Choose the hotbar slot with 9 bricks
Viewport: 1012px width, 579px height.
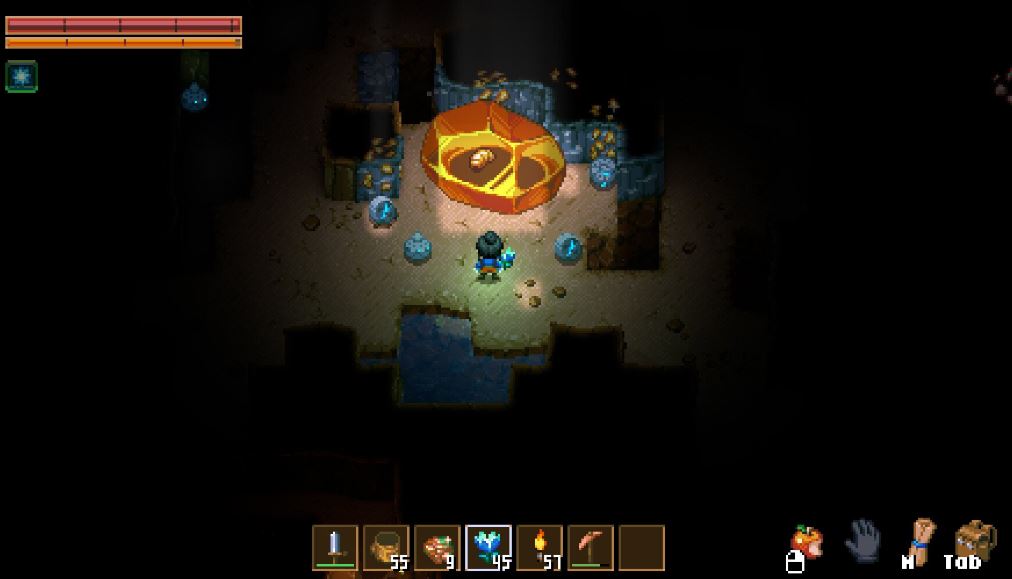[x=437, y=547]
